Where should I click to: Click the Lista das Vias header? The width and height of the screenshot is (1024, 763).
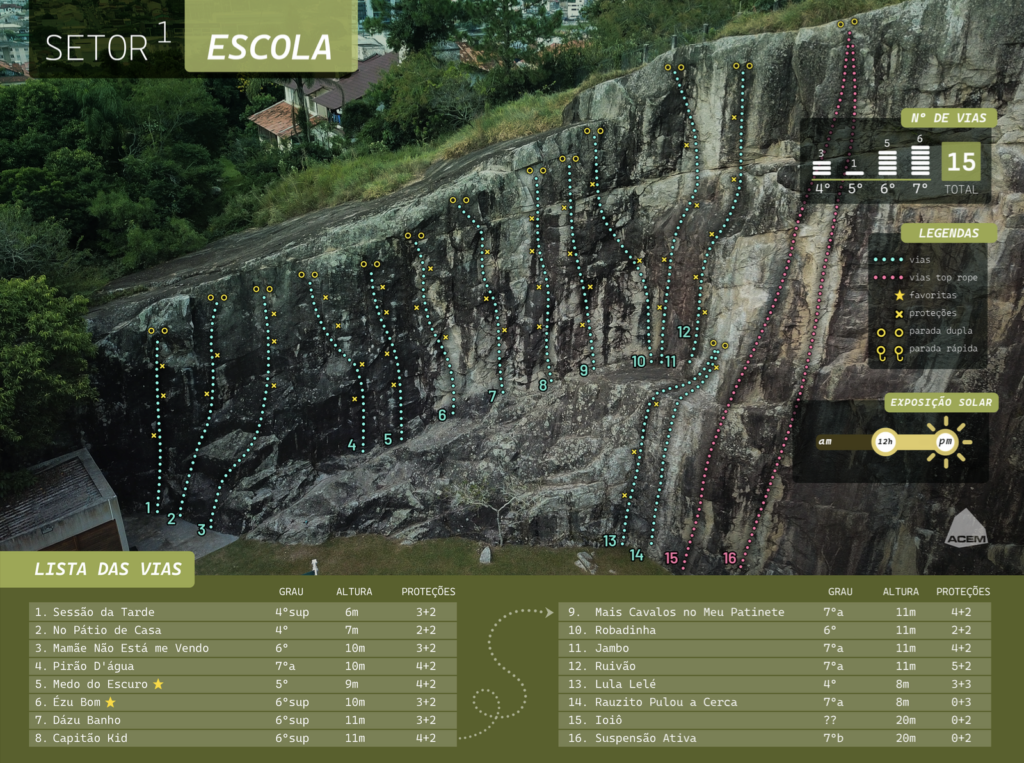[x=108, y=569]
